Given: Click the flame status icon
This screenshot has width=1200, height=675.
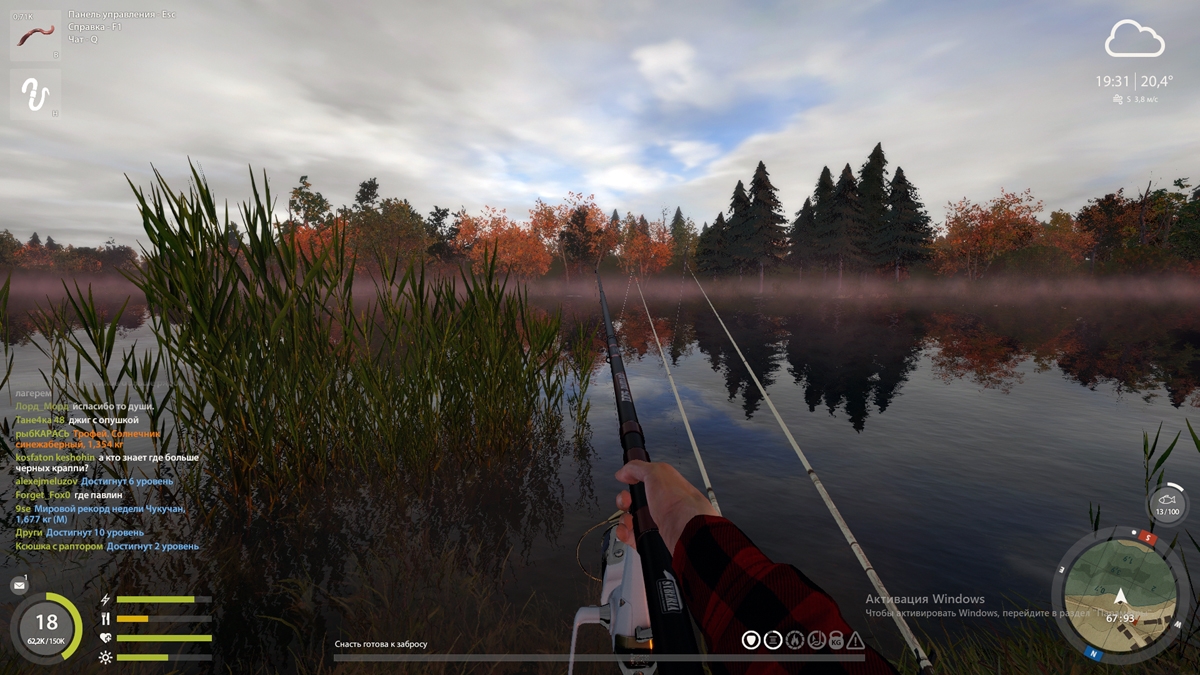Looking at the screenshot, I should (794, 640).
